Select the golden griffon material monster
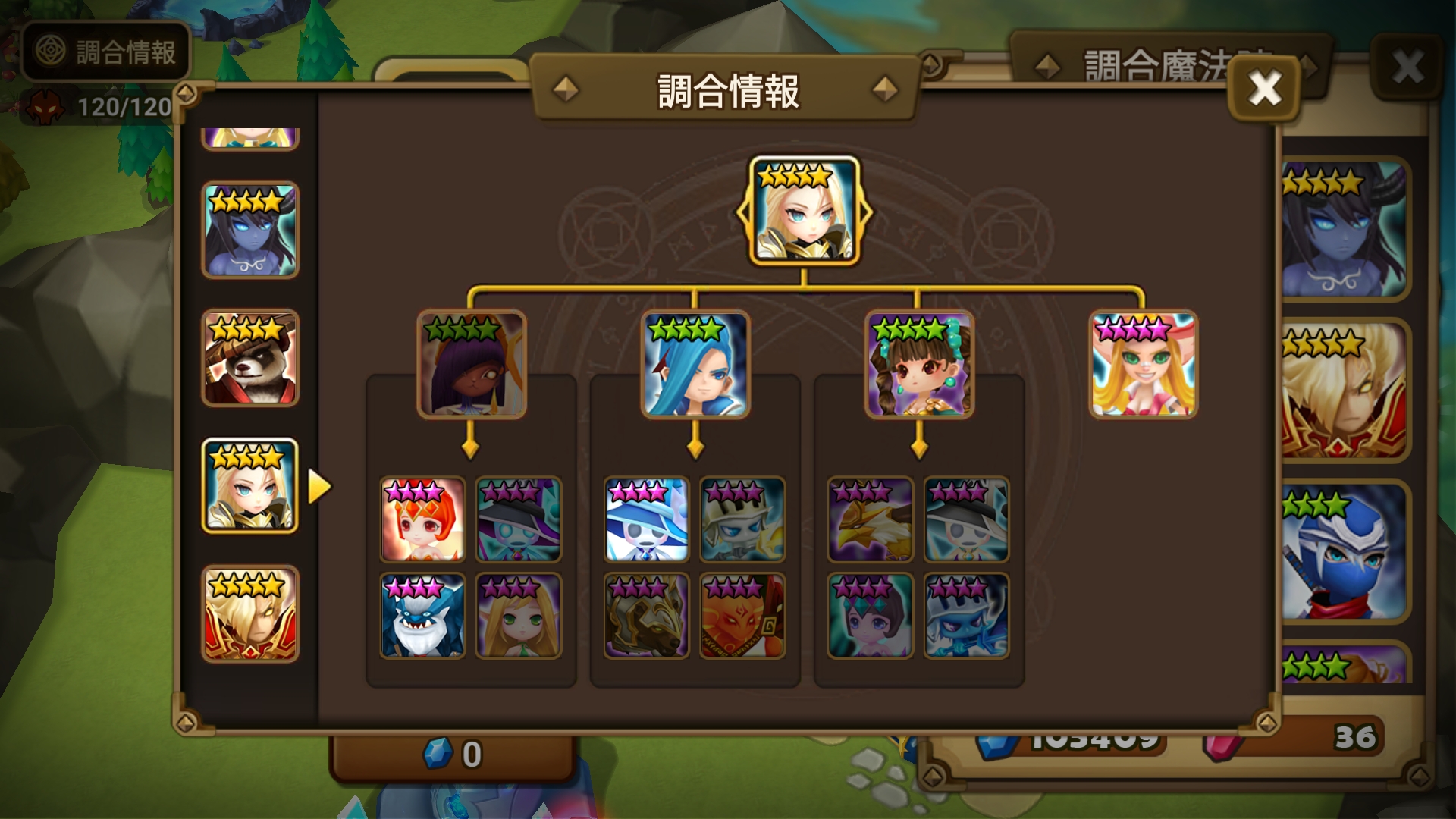Image resolution: width=1456 pixels, height=819 pixels. [x=871, y=518]
